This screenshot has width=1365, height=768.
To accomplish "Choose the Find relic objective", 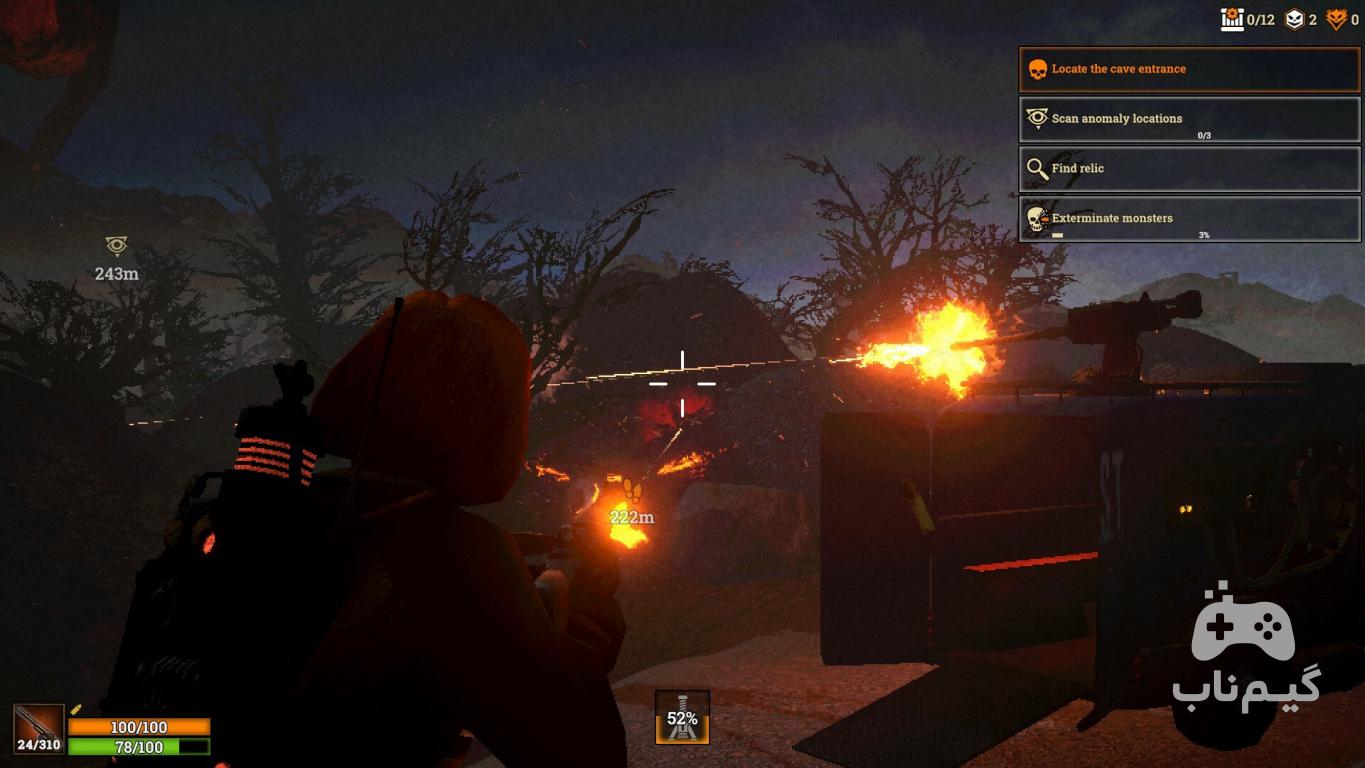I will click(1189, 169).
